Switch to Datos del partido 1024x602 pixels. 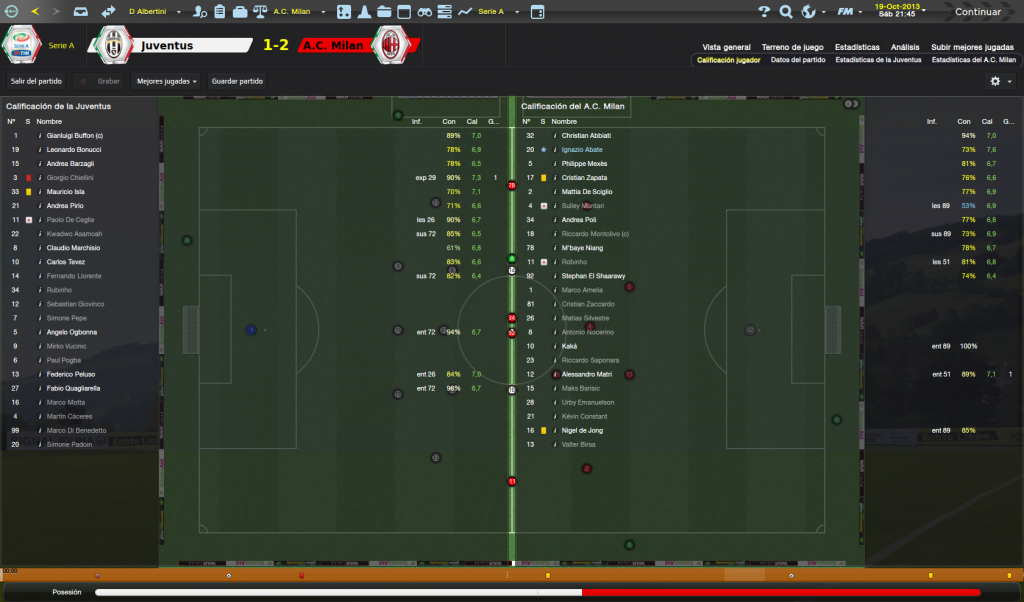point(798,60)
